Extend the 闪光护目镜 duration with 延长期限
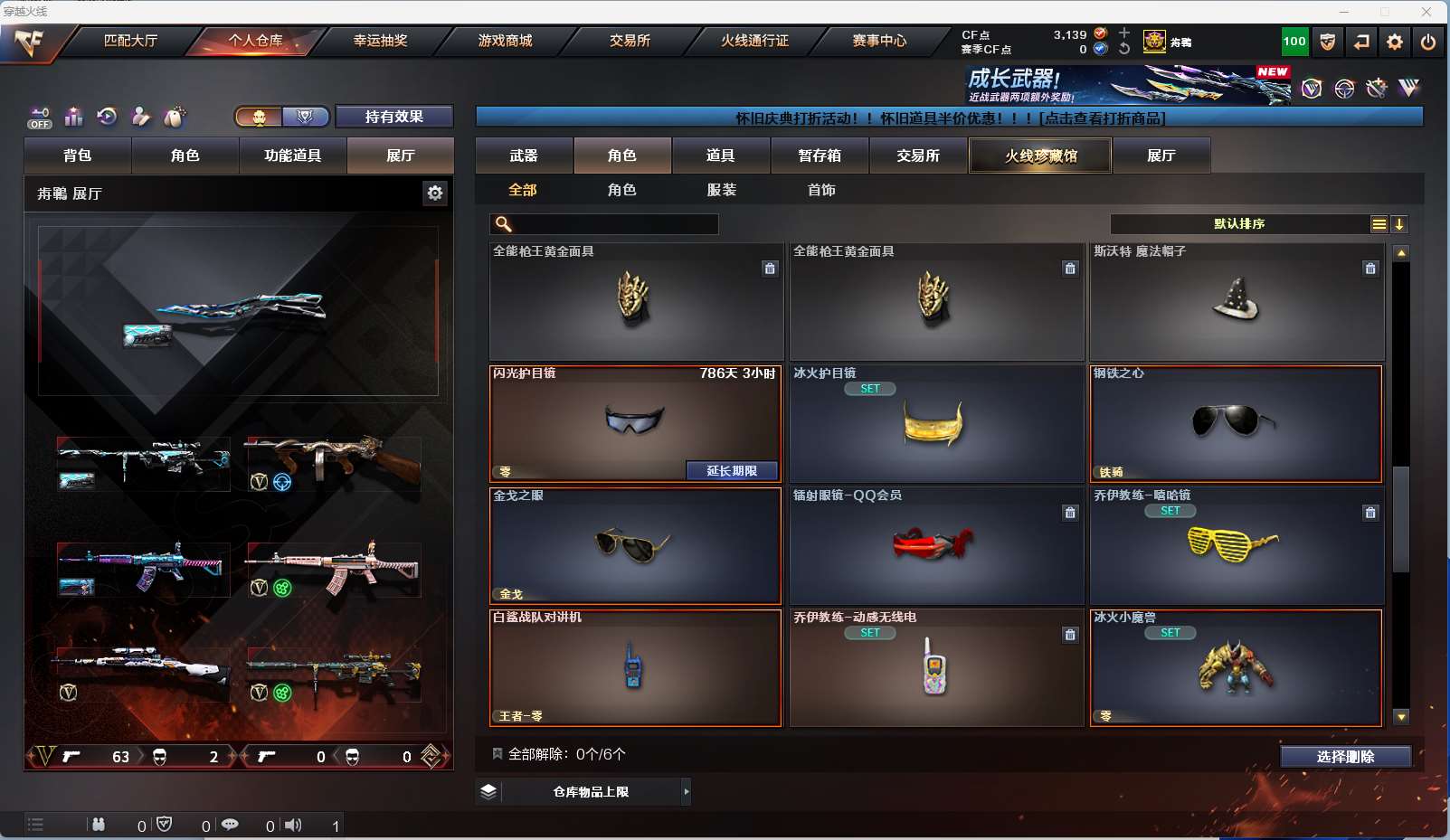The height and width of the screenshot is (840, 1450). point(732,470)
